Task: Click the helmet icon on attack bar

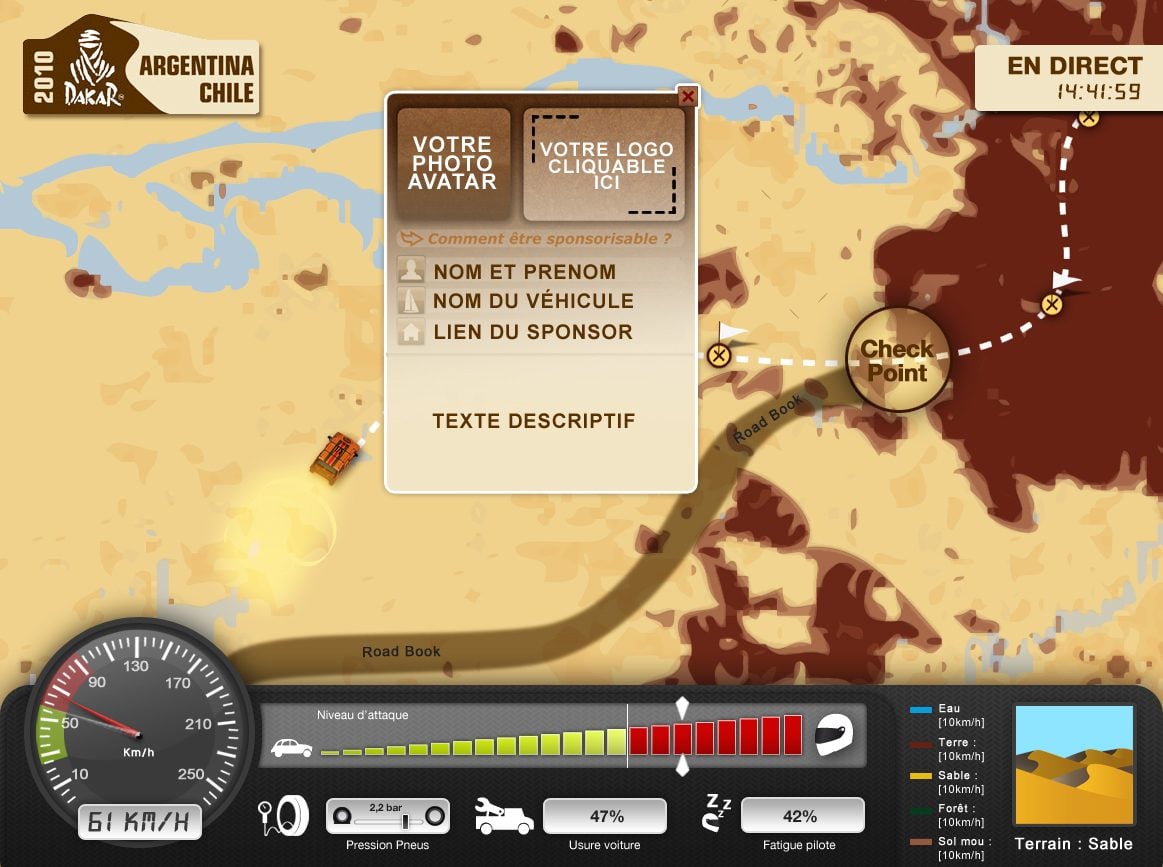Action: 835,735
